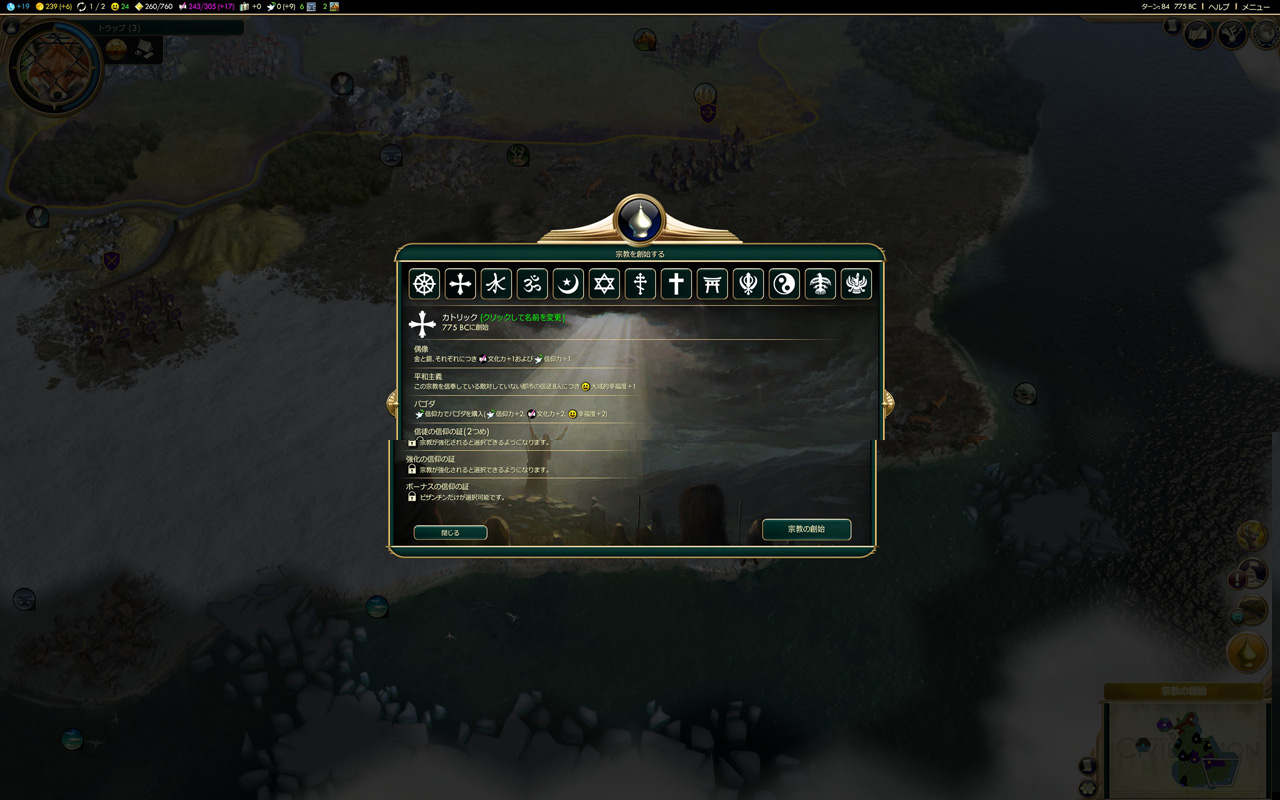Screen dimensions: 1280x800
Task: Choose the Taoism yin-yang symbol
Action: coord(784,284)
